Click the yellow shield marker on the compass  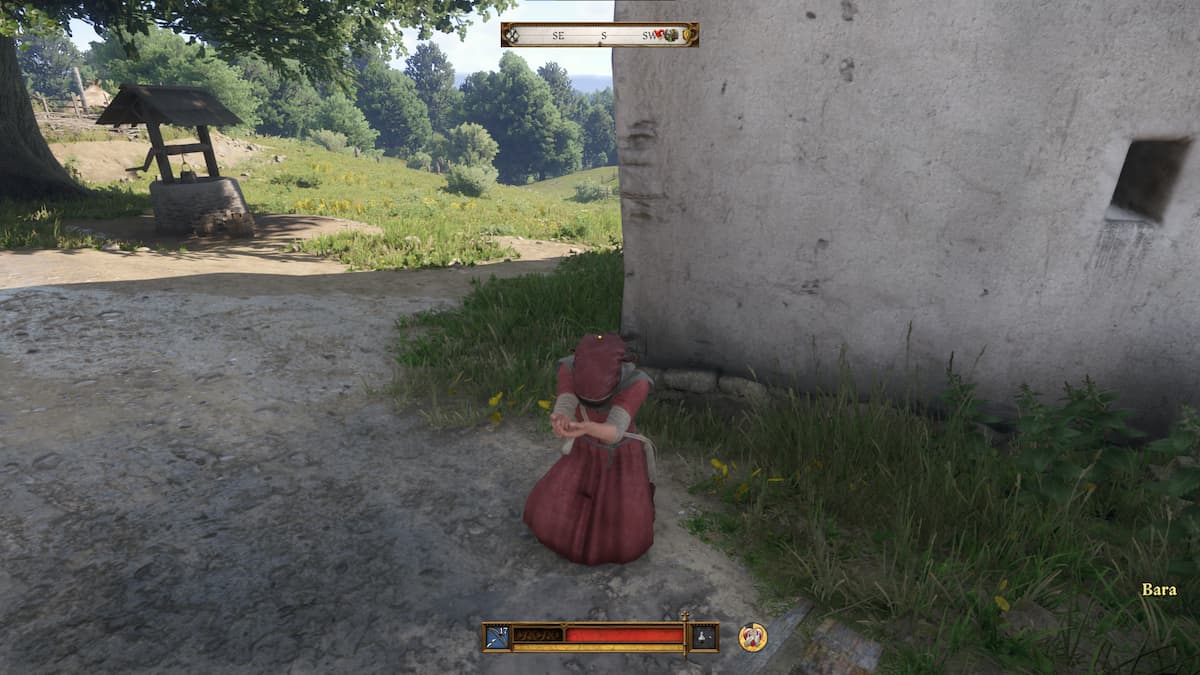pyautogui.click(x=689, y=35)
